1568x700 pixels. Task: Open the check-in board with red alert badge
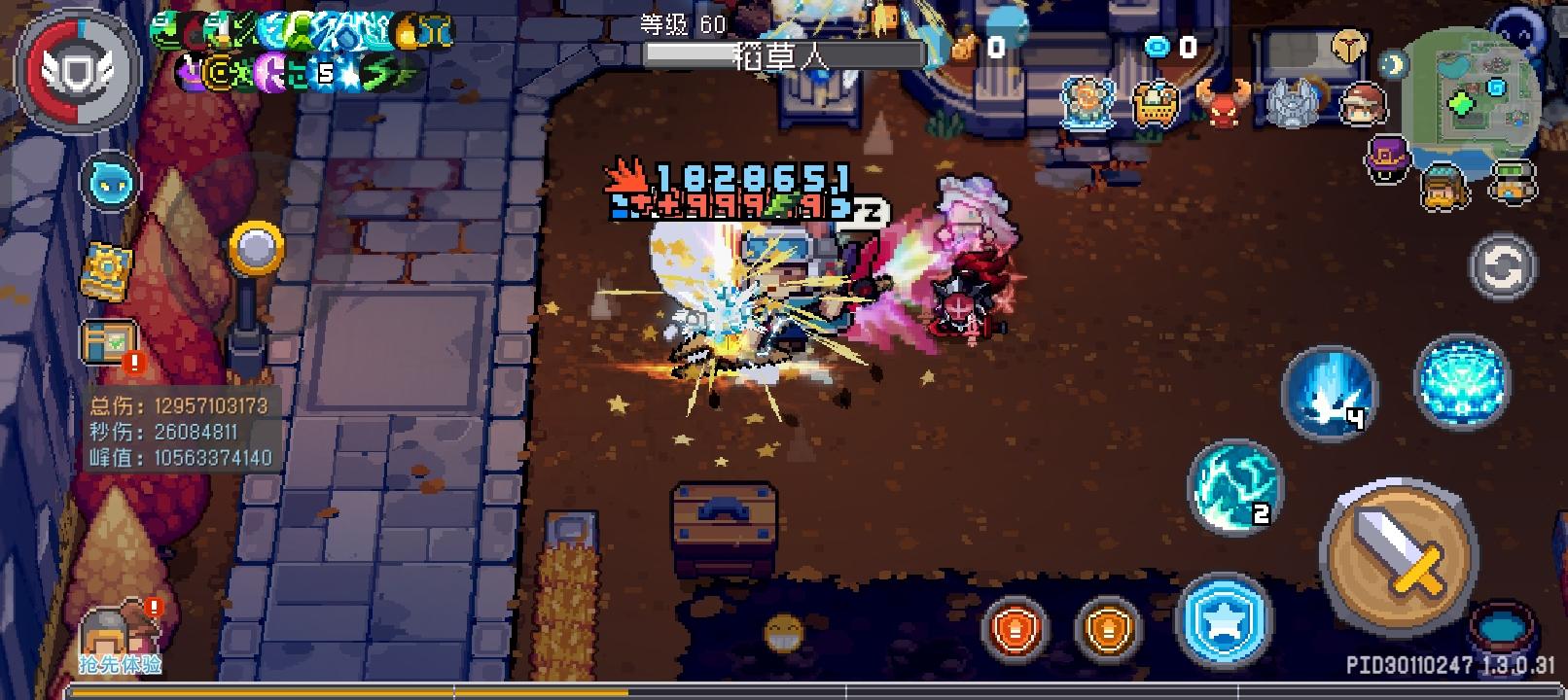tap(107, 343)
